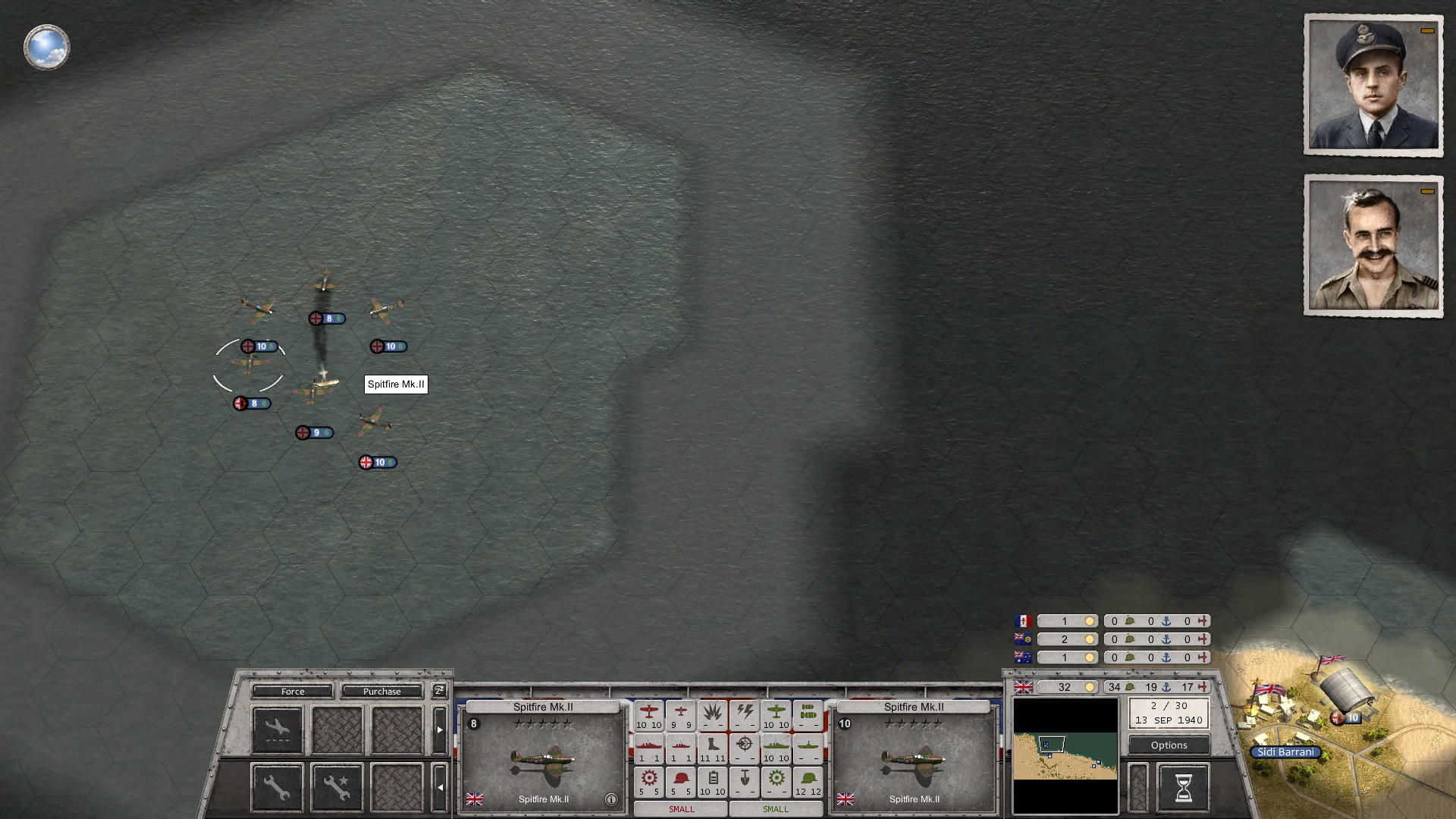Click the red SMALL indicator under the stat grid
Screen dimensions: 1456x819
pos(681,809)
